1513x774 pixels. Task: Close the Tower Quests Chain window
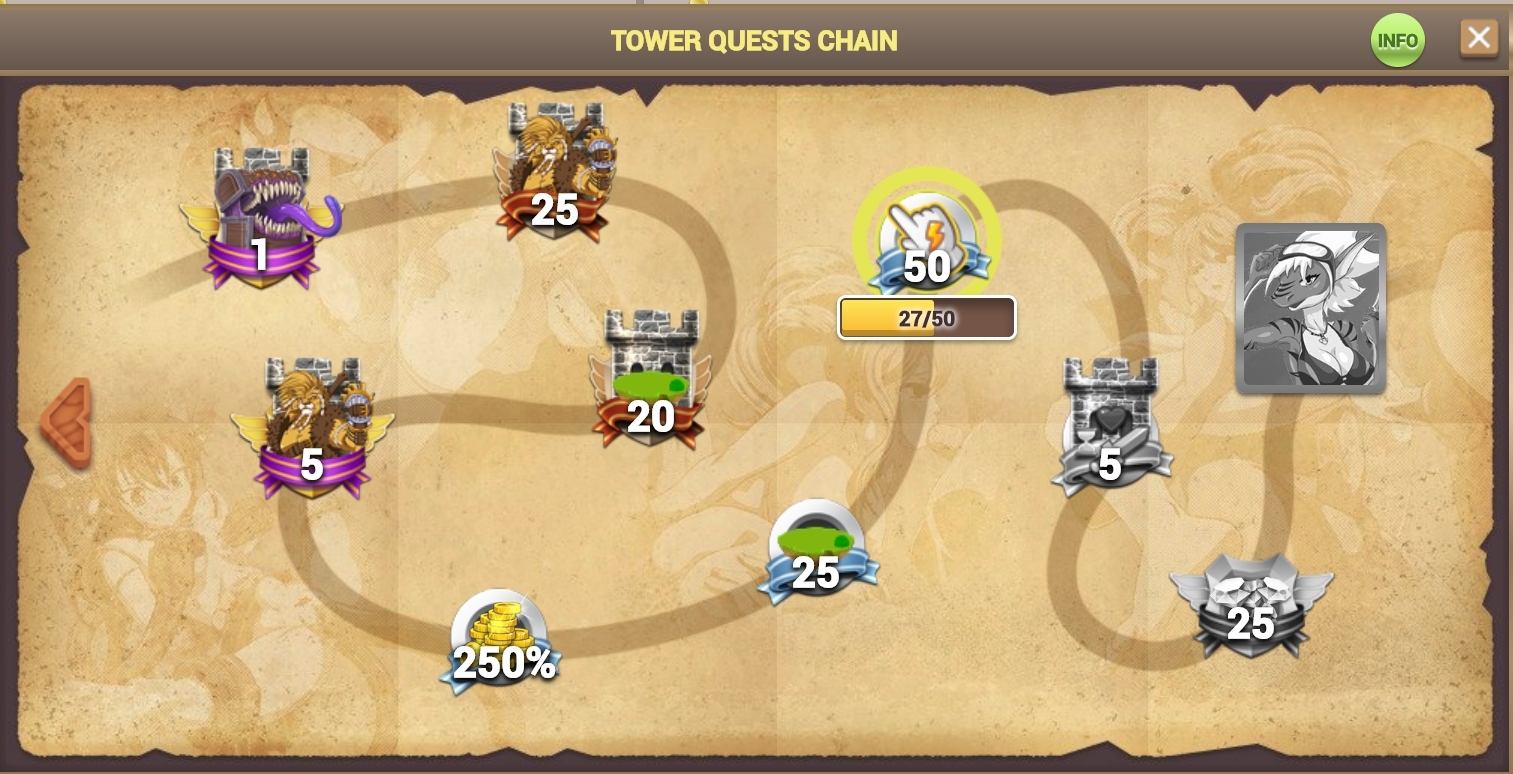tap(1479, 37)
